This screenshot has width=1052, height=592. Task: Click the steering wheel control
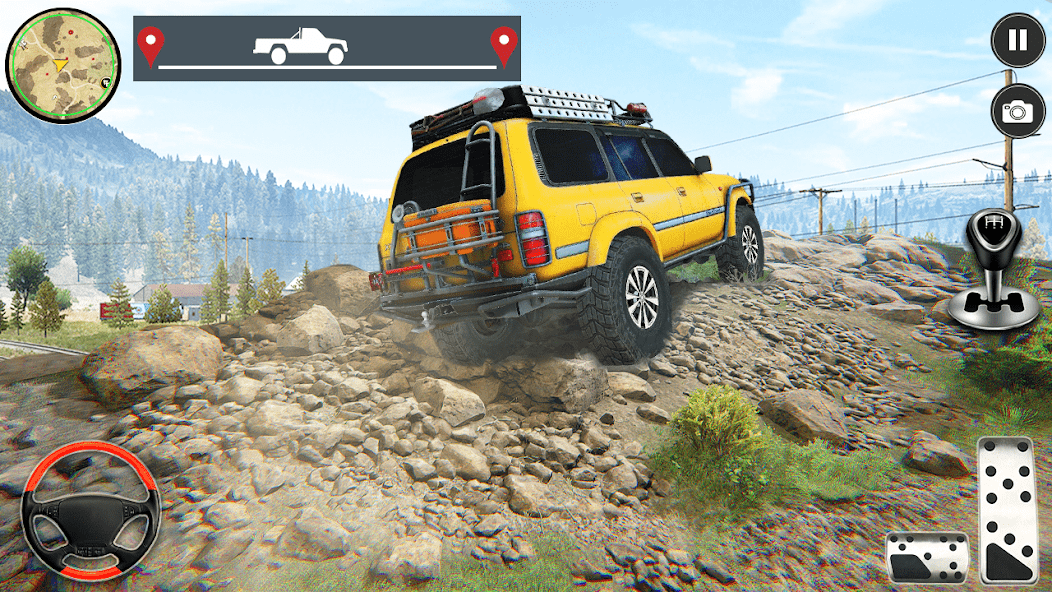point(91,510)
